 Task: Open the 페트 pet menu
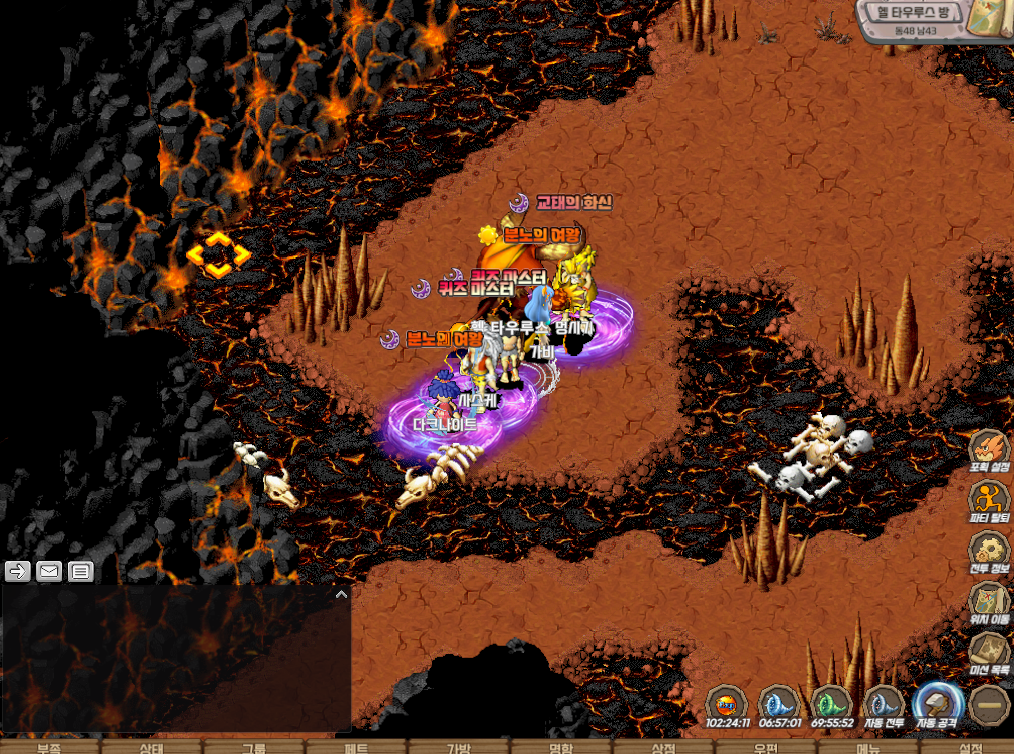coord(358,747)
